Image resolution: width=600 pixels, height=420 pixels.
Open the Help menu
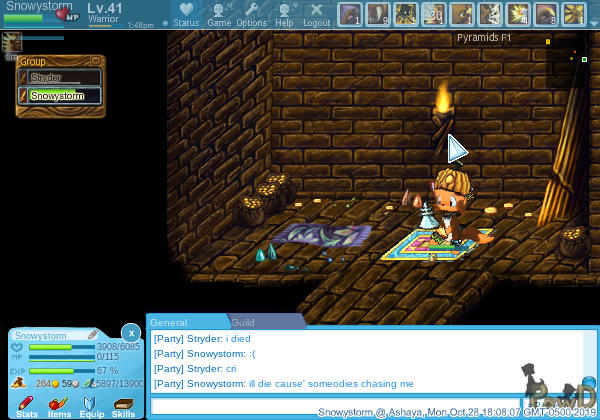point(285,13)
